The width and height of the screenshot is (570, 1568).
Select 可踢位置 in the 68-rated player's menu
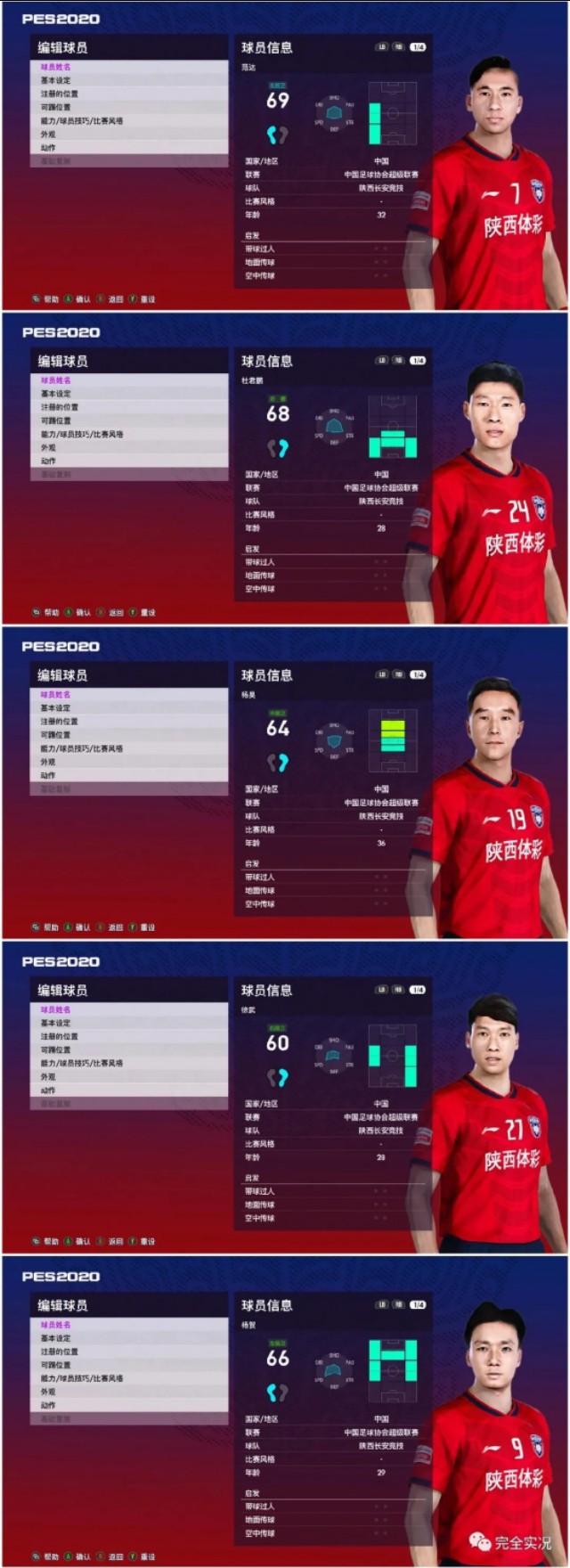56,421
